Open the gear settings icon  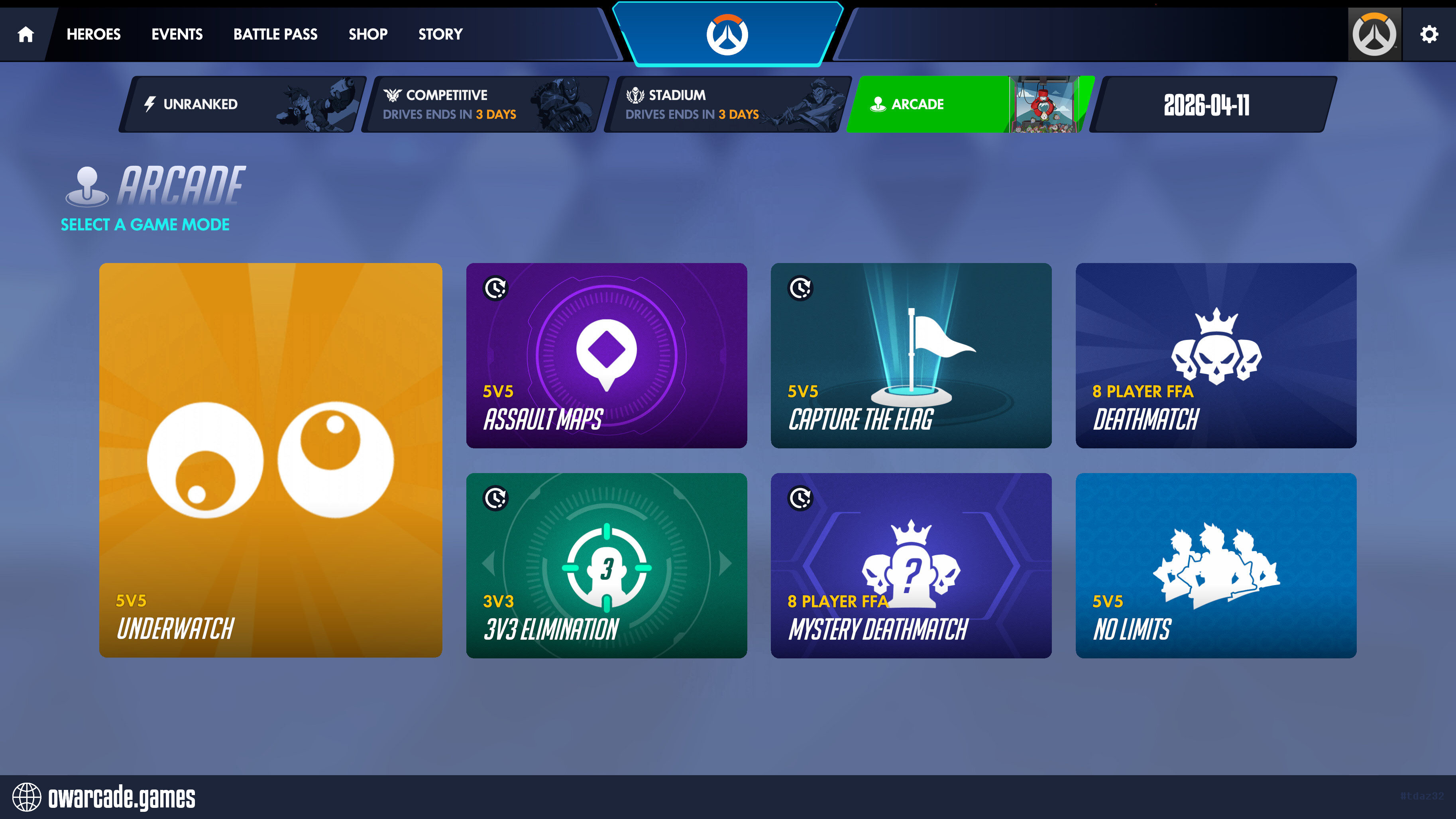click(1429, 35)
